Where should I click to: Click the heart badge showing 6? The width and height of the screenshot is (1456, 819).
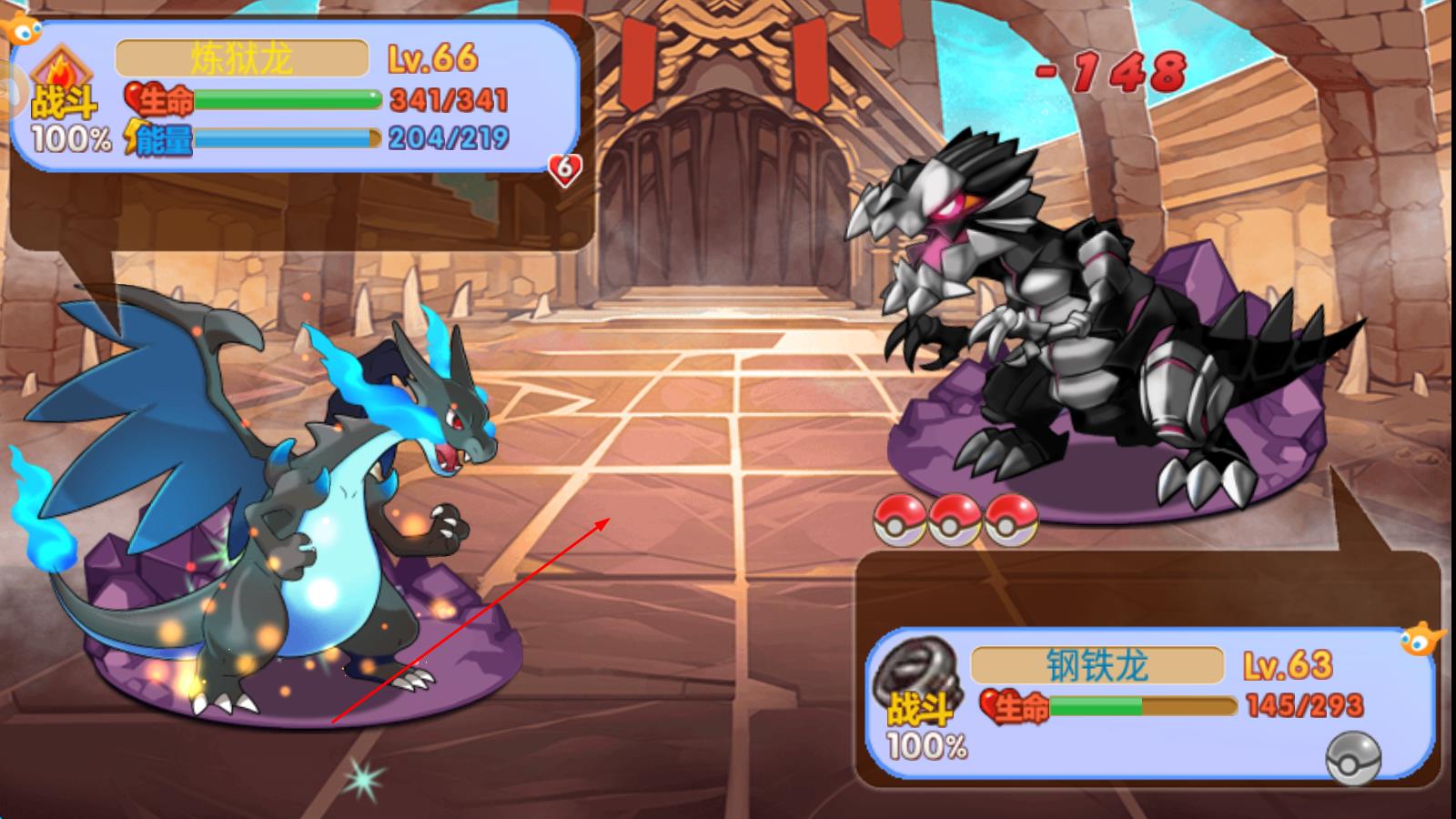click(x=564, y=169)
